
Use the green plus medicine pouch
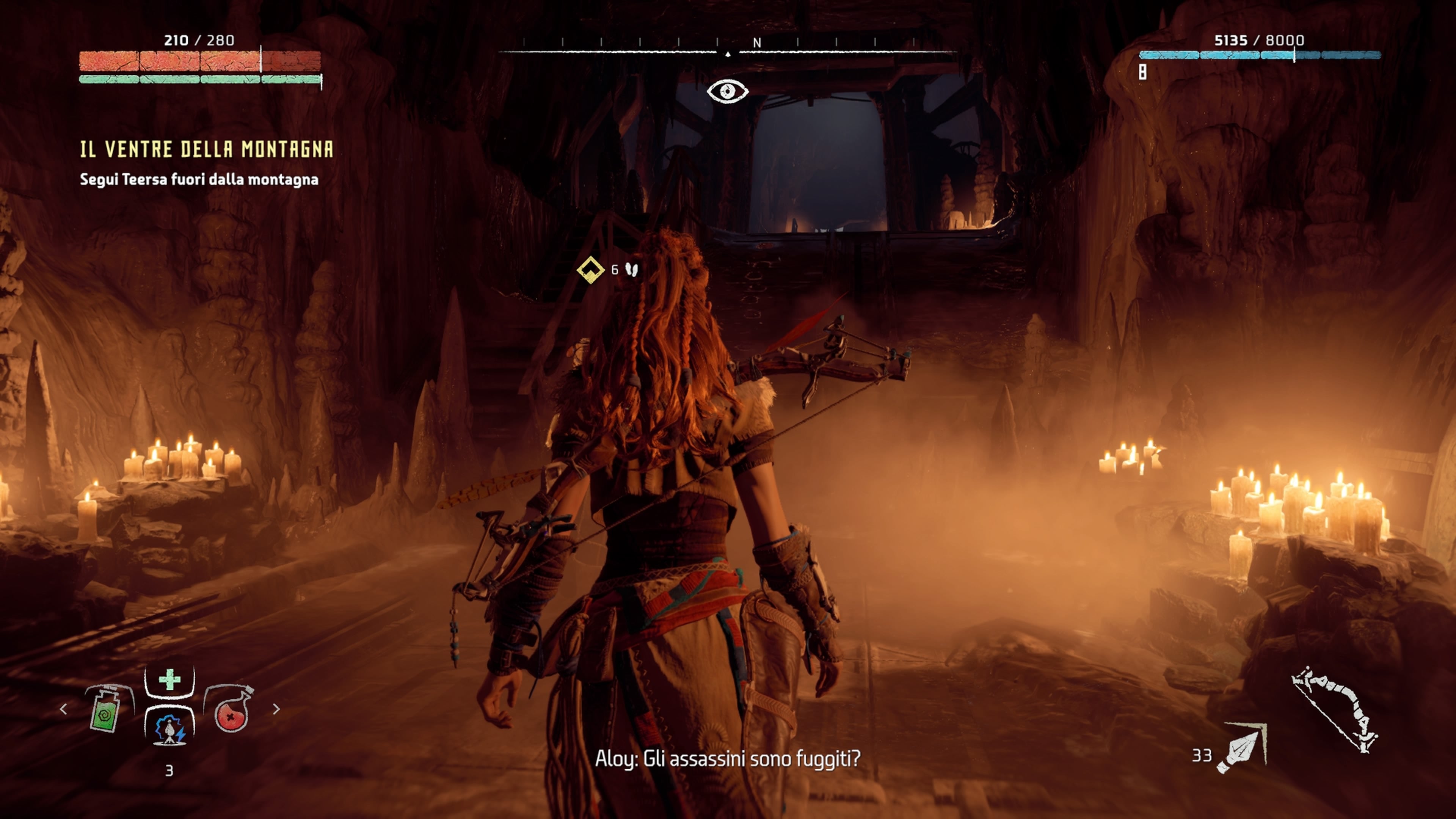(x=169, y=680)
